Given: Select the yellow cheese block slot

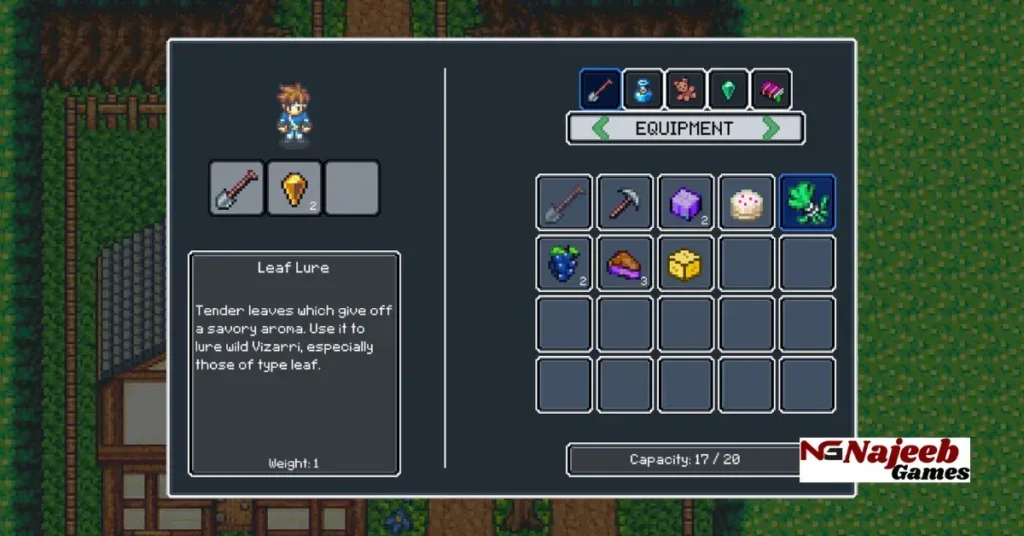Looking at the screenshot, I should pyautogui.click(x=686, y=264).
